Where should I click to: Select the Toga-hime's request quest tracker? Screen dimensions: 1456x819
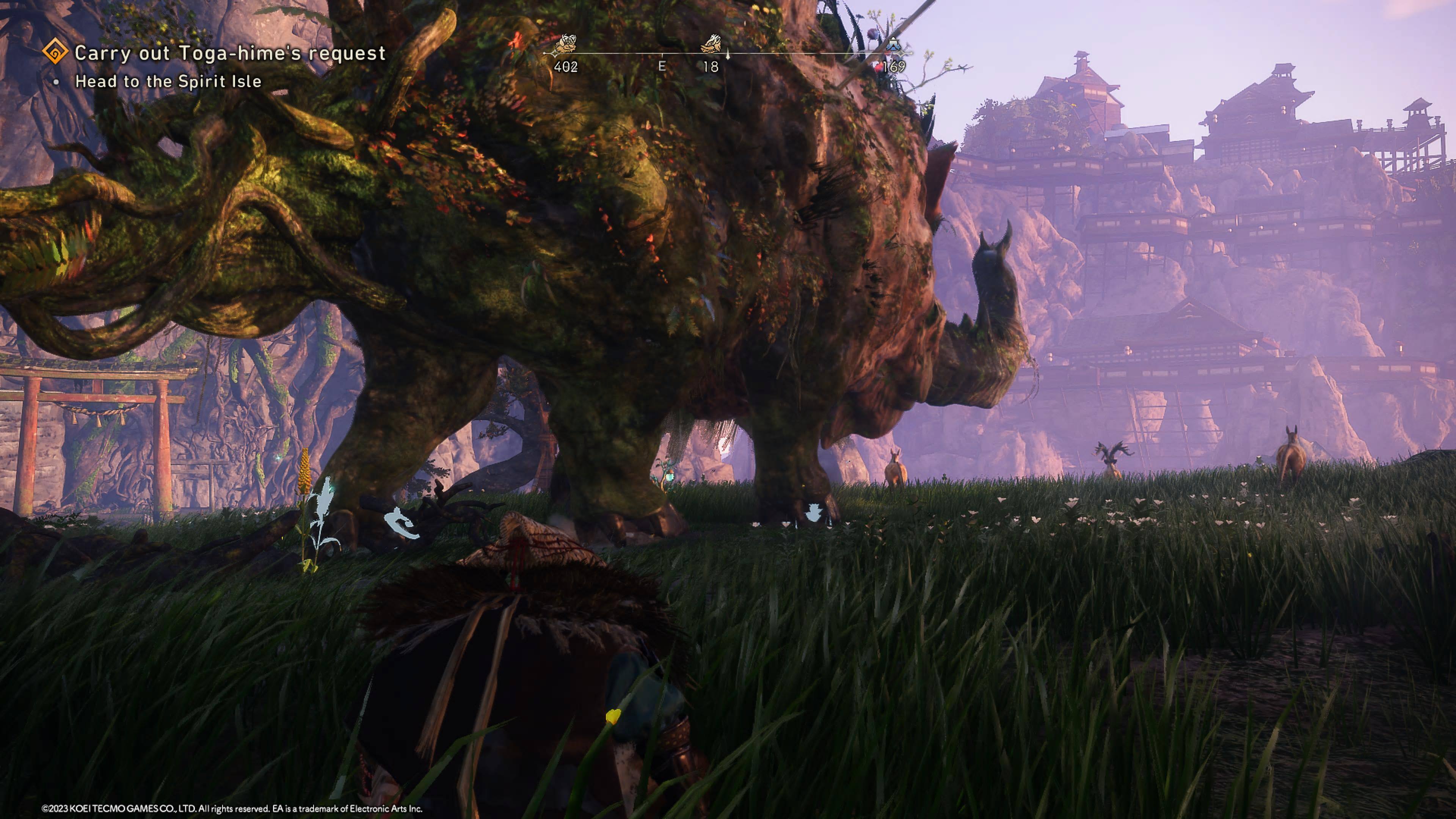[229, 53]
